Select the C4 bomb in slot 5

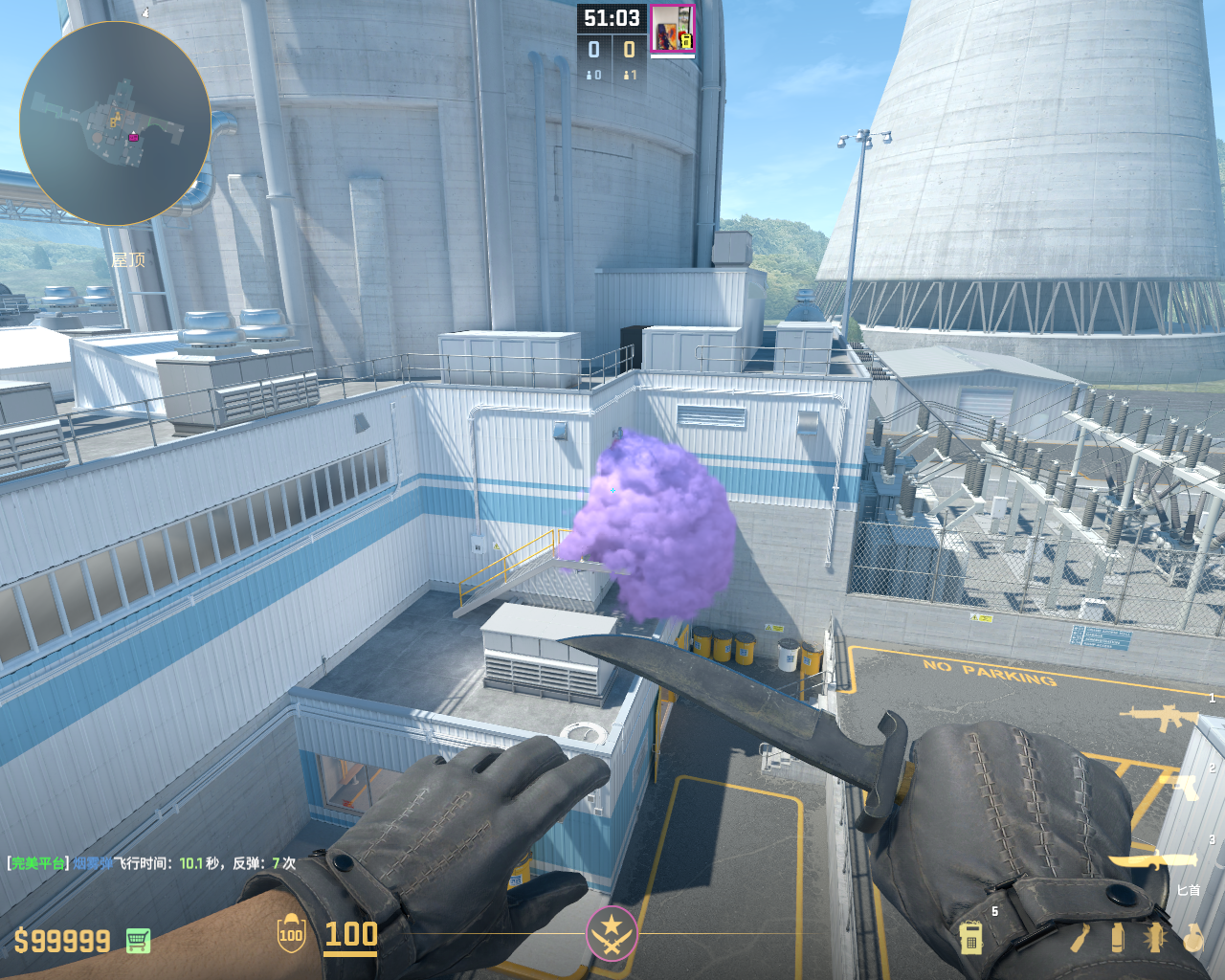click(x=970, y=937)
